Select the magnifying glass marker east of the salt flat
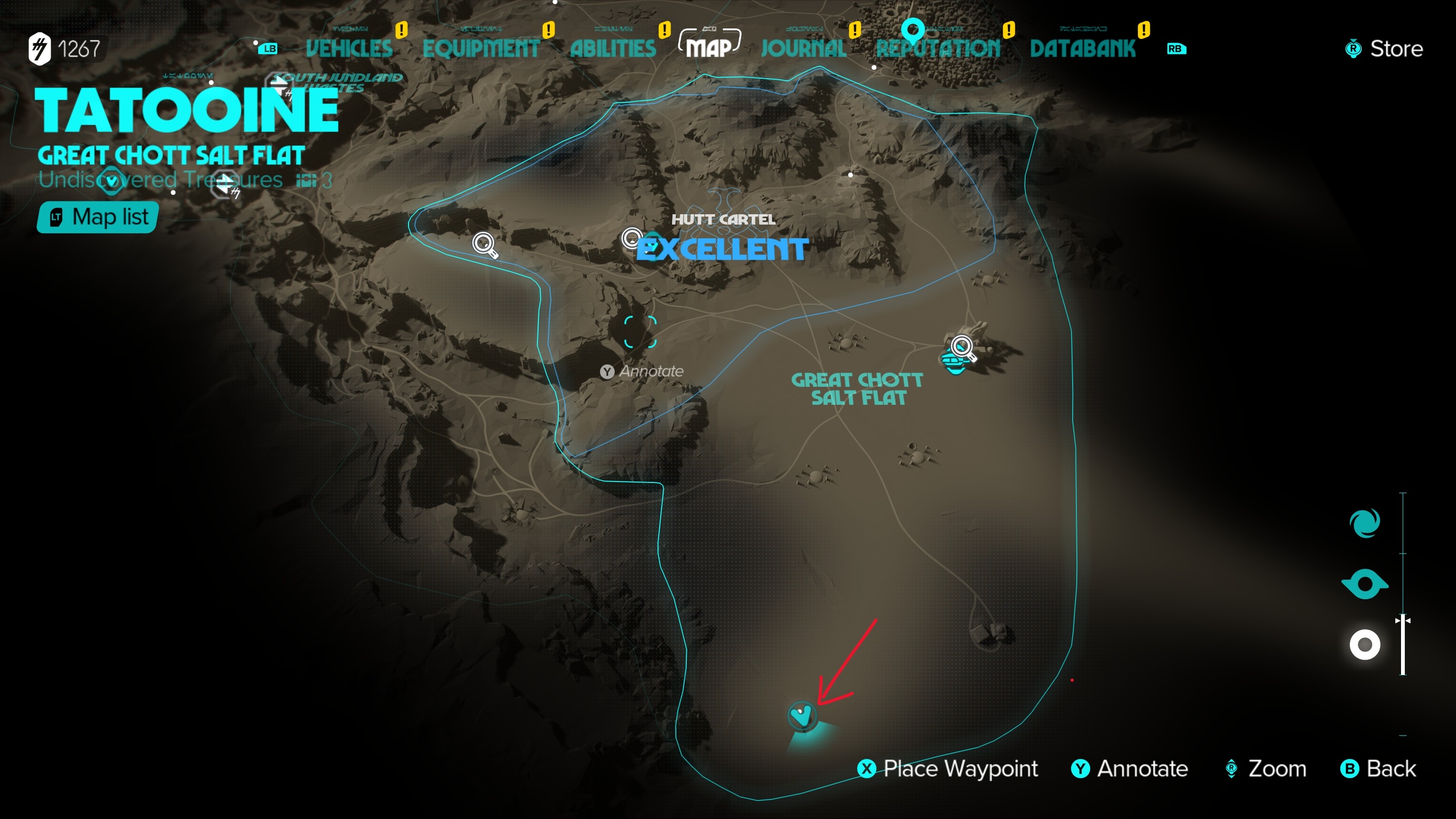 tap(963, 347)
